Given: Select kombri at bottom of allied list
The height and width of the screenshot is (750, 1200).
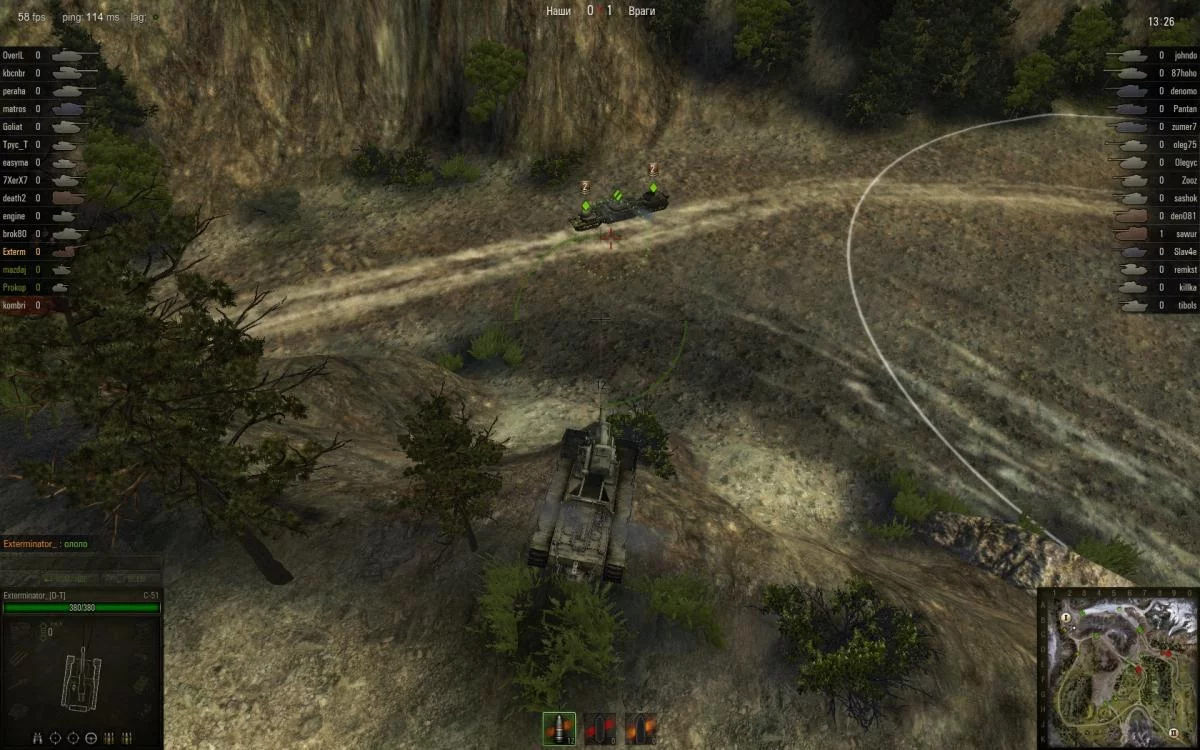Looking at the screenshot, I should click(x=14, y=305).
